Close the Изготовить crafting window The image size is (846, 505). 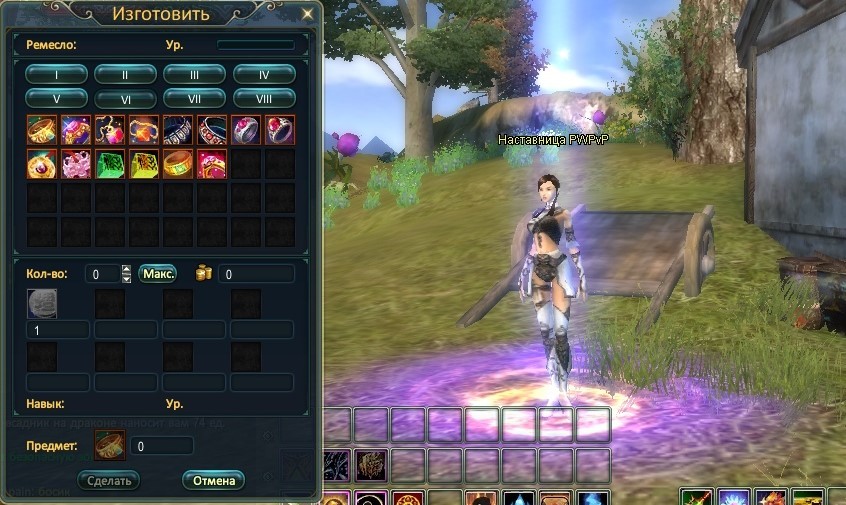[307, 14]
